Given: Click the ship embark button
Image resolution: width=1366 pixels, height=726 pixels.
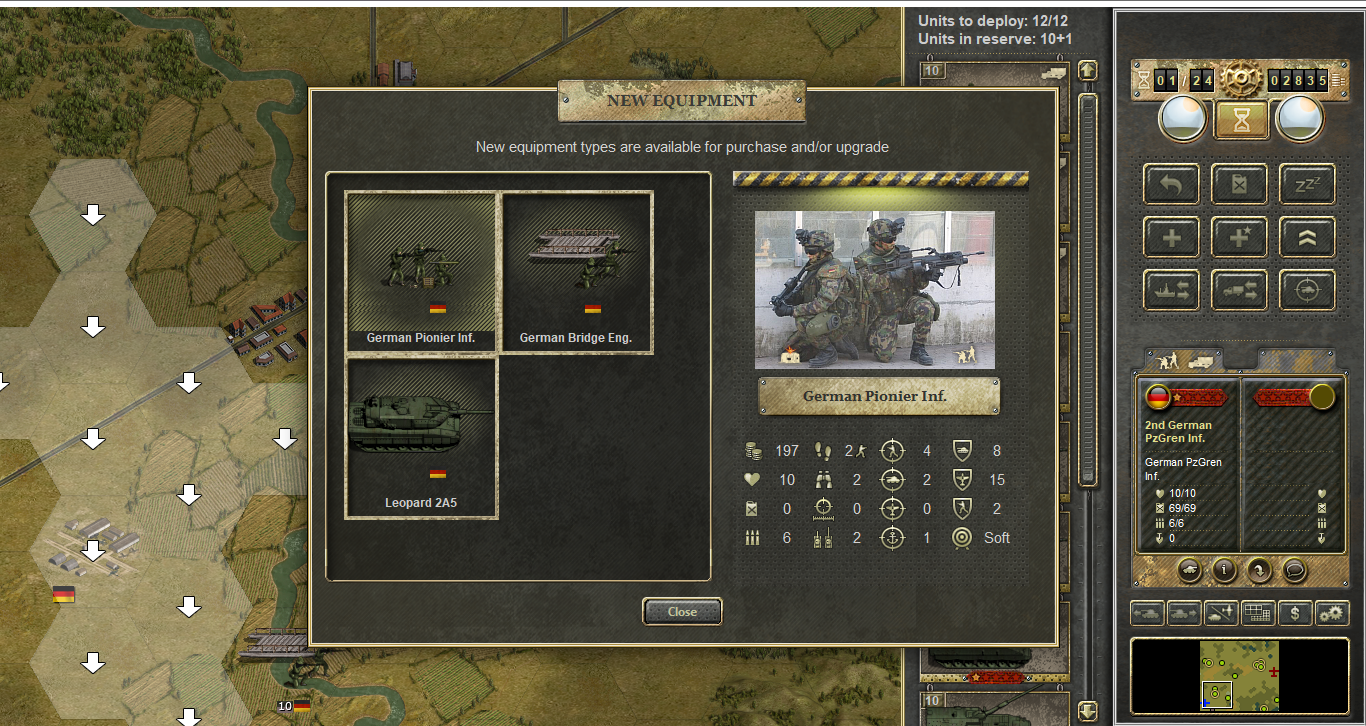Looking at the screenshot, I should (1172, 290).
